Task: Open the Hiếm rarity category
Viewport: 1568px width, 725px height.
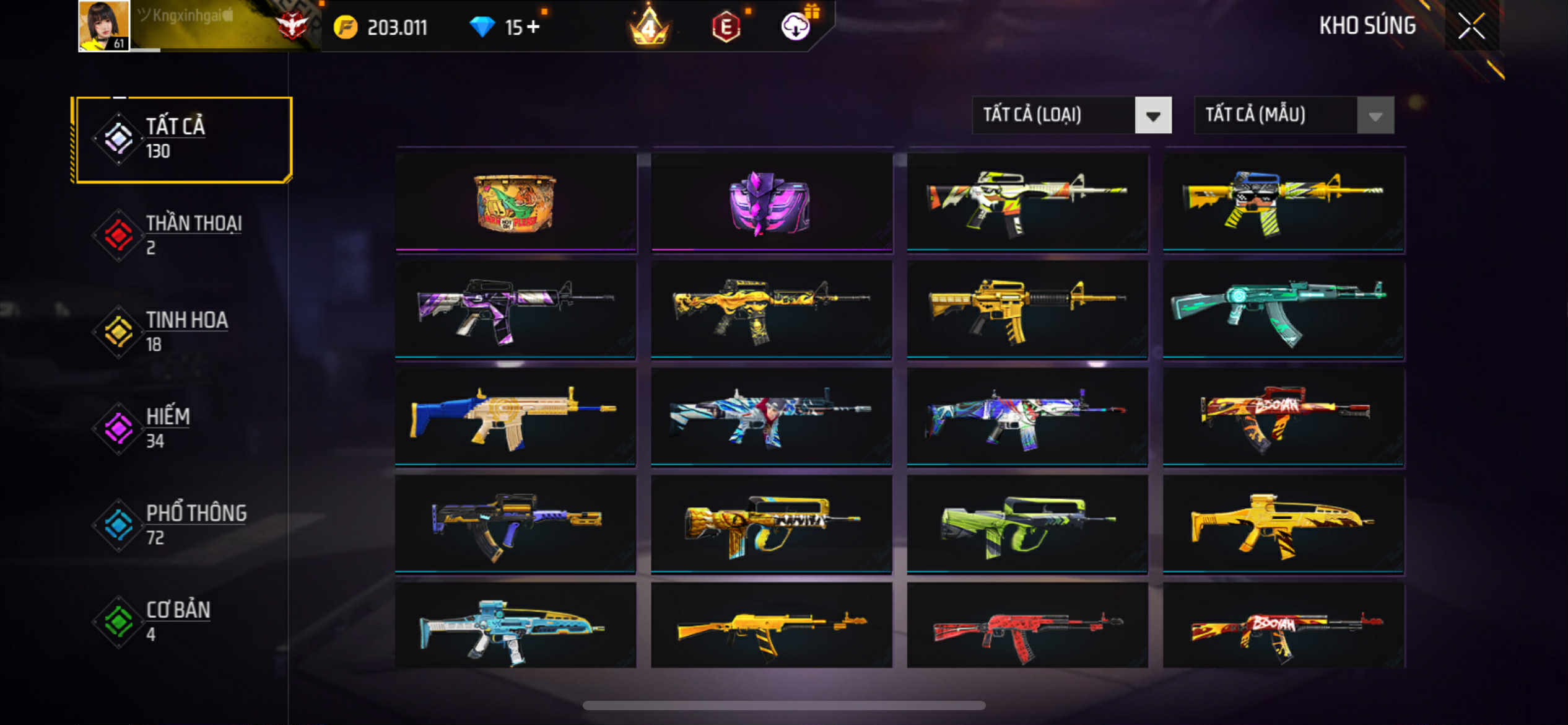Action: pos(182,428)
